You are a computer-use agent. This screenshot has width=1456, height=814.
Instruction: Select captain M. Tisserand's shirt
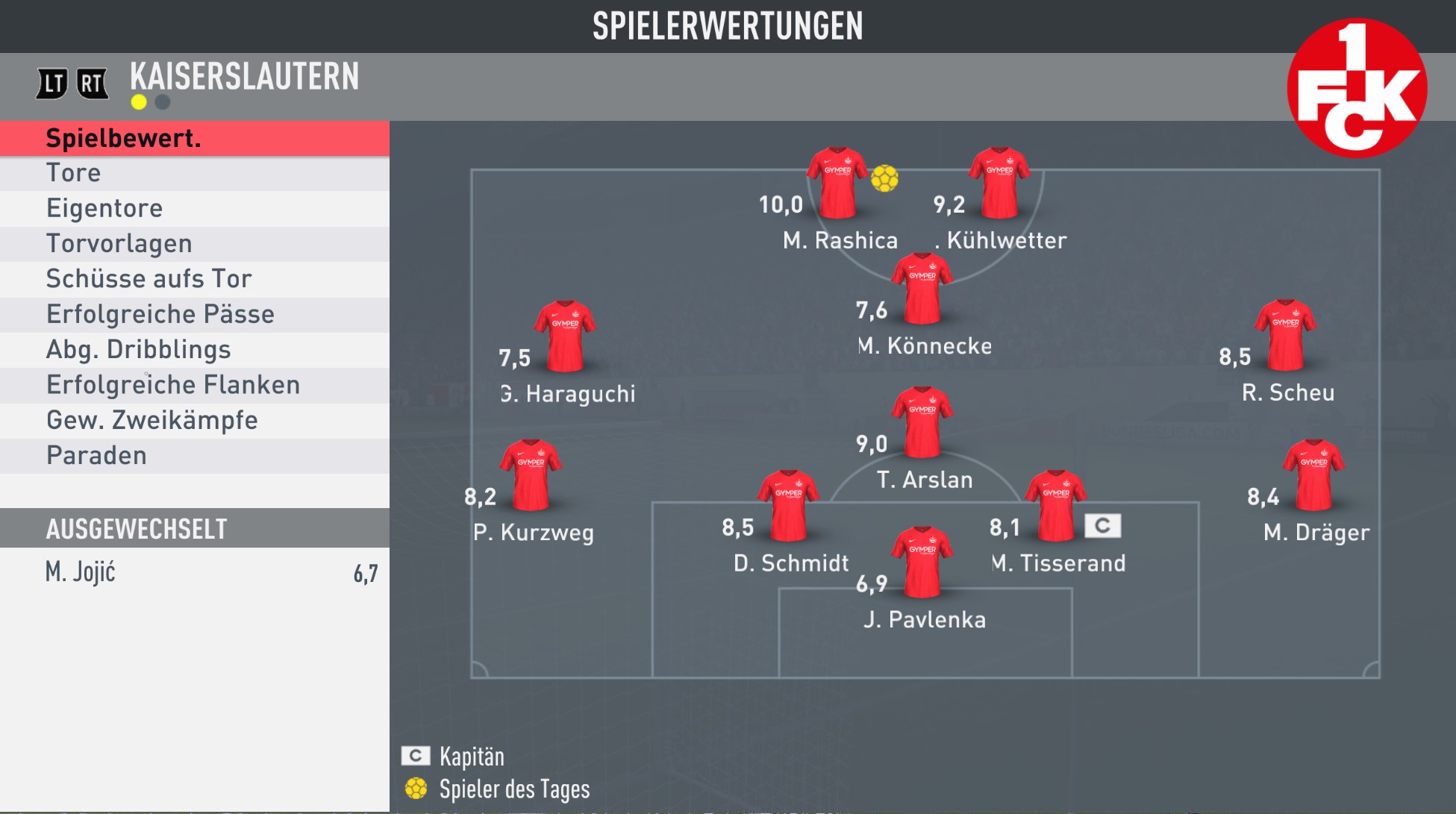(x=1056, y=505)
